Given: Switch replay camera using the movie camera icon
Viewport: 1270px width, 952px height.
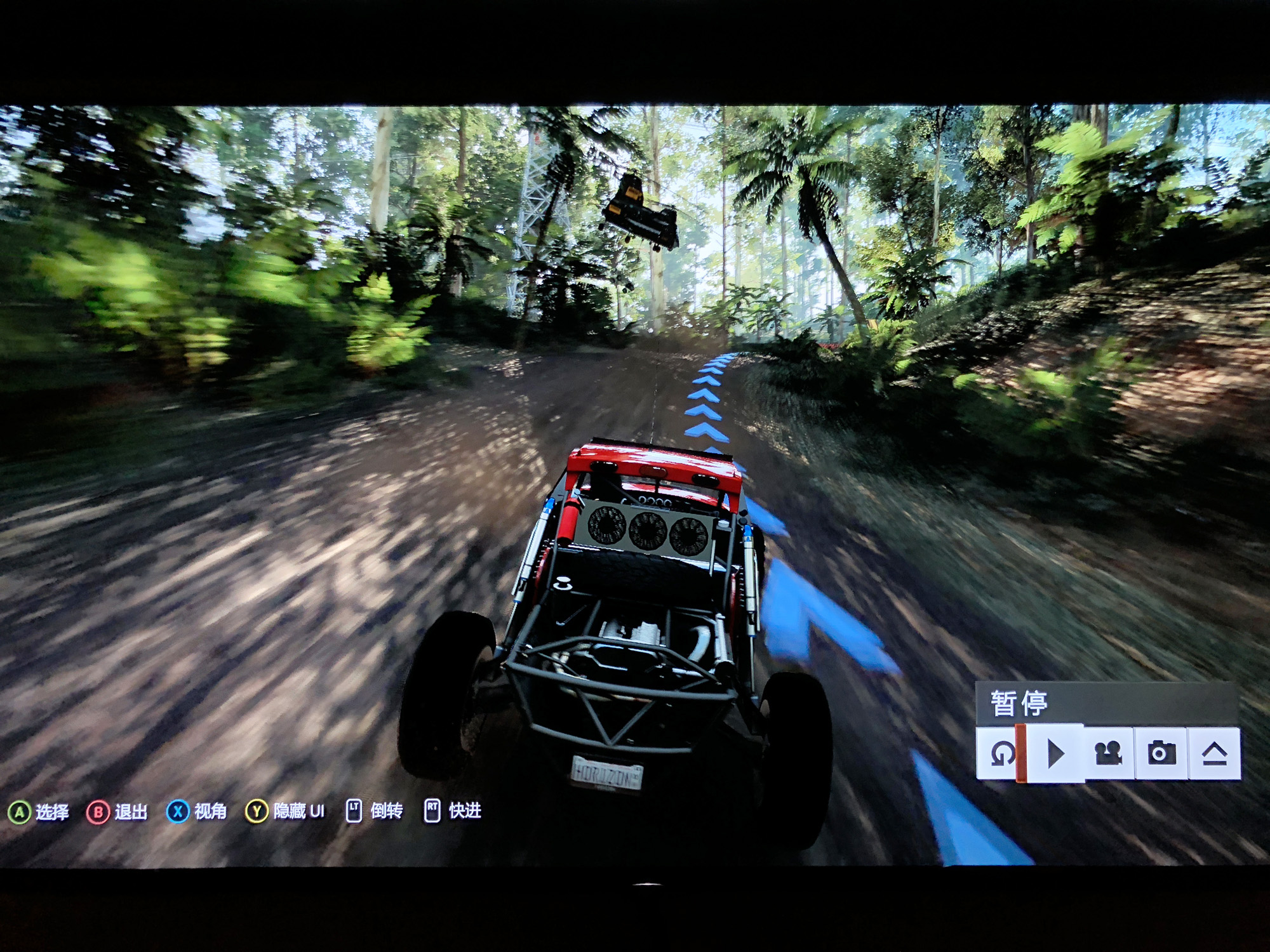Looking at the screenshot, I should click(x=1108, y=754).
